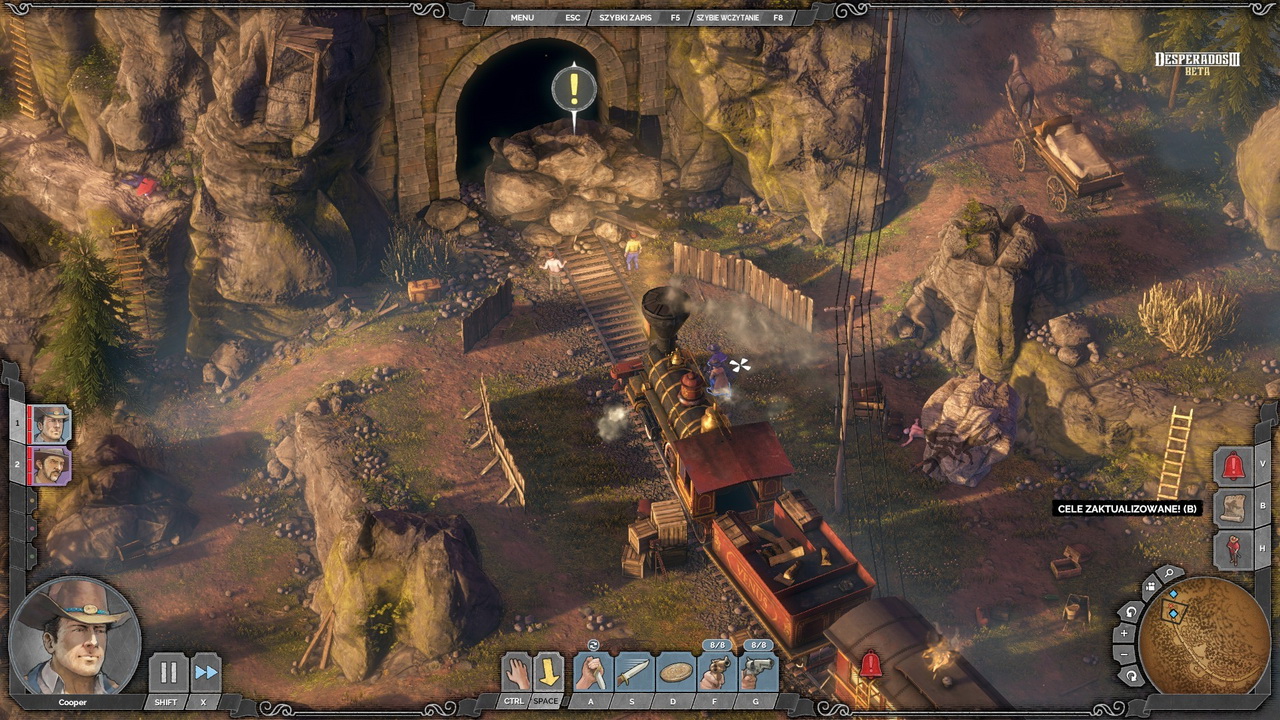Select the throwing knife ability

634,672
